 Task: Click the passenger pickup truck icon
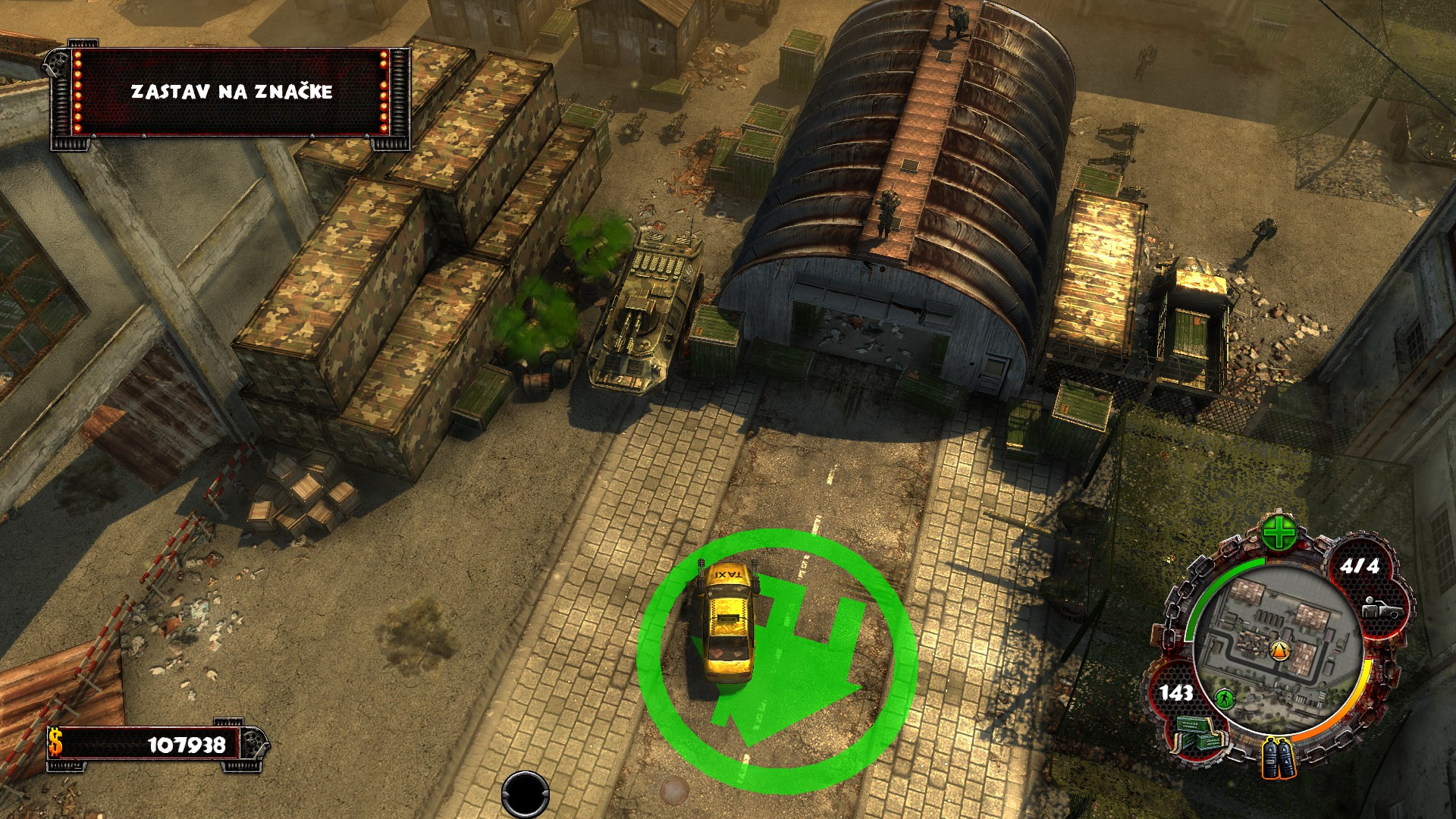pos(1379,607)
